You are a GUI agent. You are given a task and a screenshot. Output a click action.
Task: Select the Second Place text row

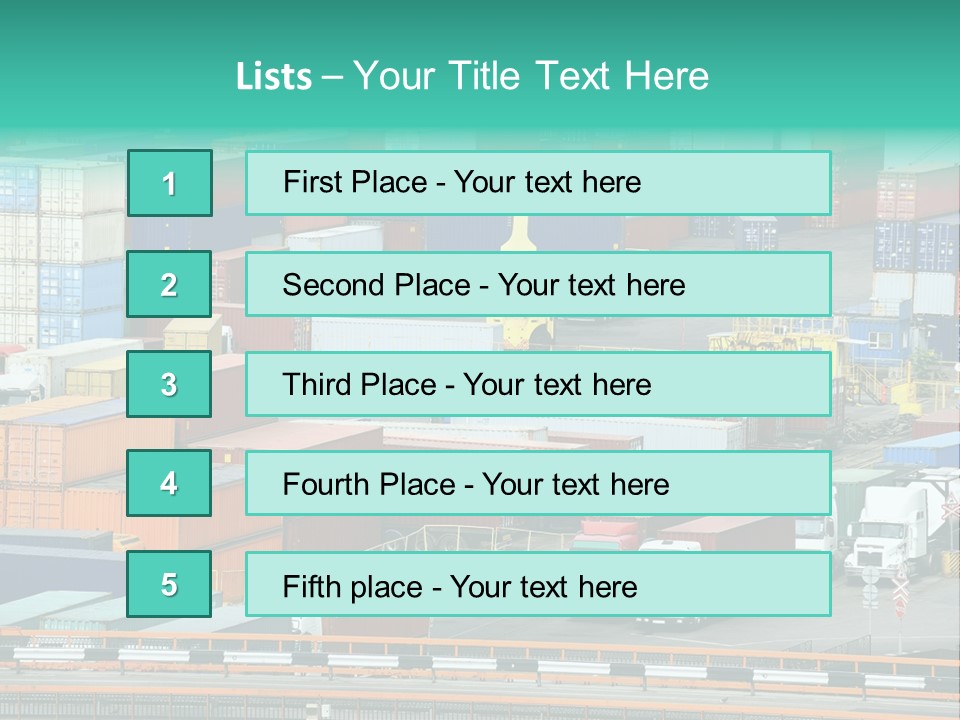[x=538, y=284]
